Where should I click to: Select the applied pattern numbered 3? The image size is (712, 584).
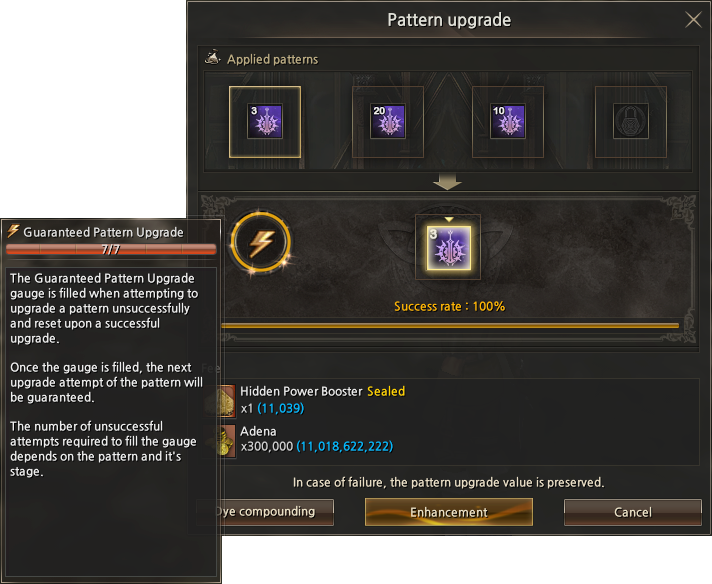tap(265, 122)
